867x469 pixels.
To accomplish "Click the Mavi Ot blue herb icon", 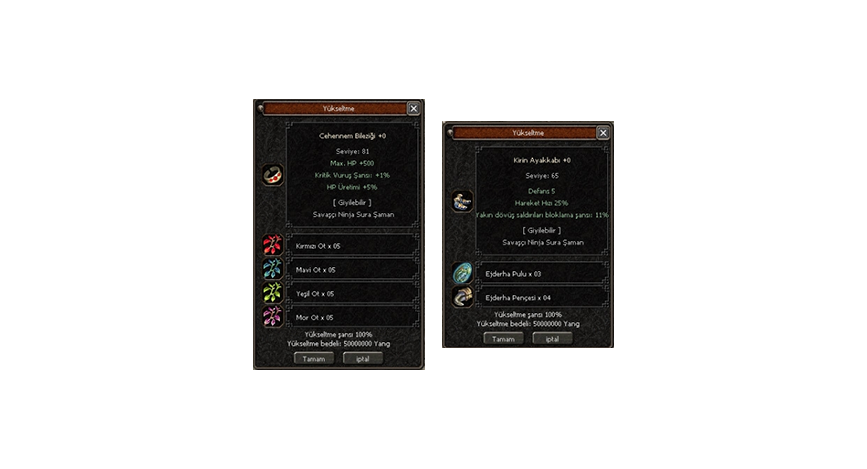I will tap(272, 269).
